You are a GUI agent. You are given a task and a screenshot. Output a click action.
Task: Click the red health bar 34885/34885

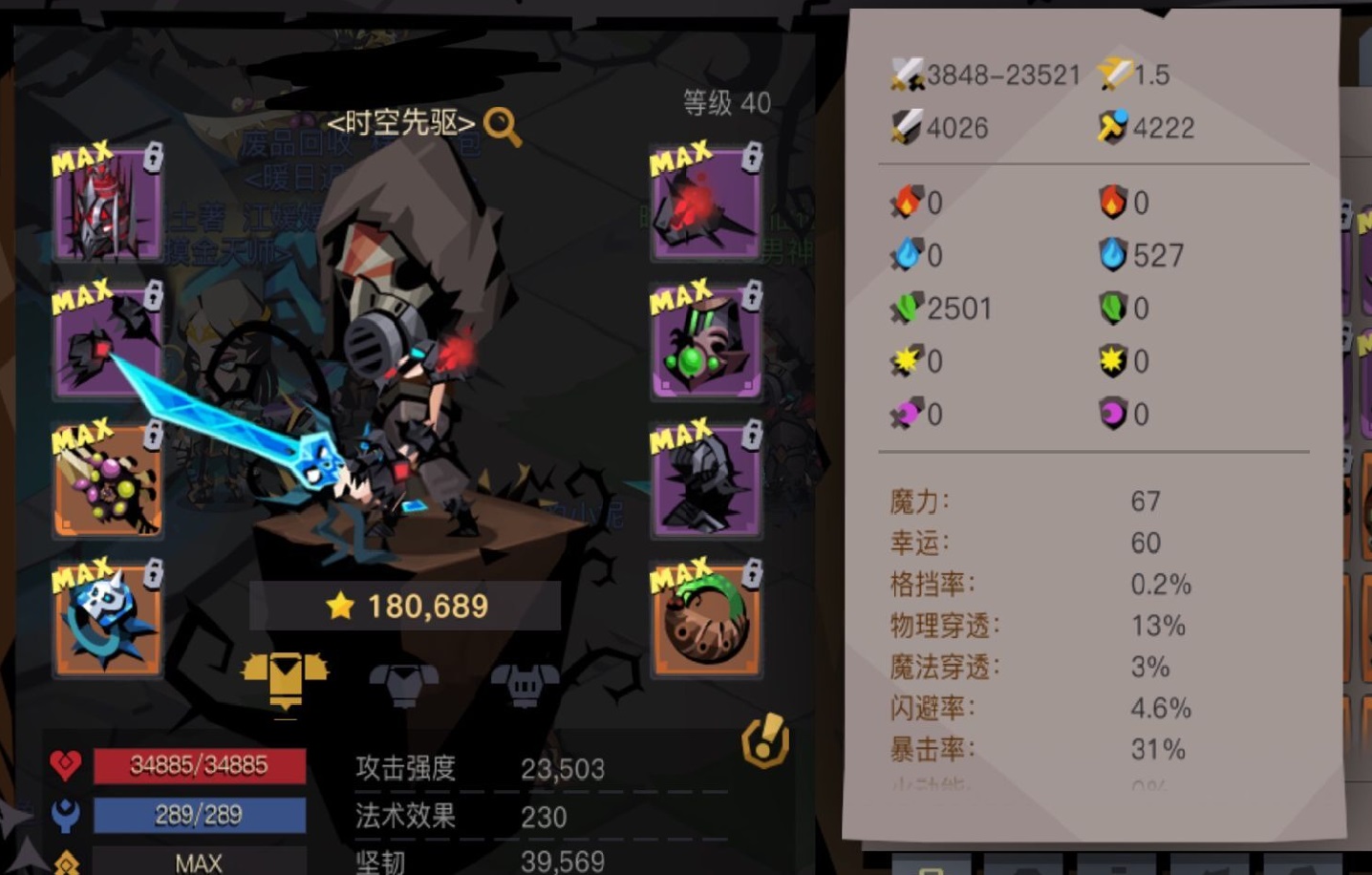click(x=199, y=766)
